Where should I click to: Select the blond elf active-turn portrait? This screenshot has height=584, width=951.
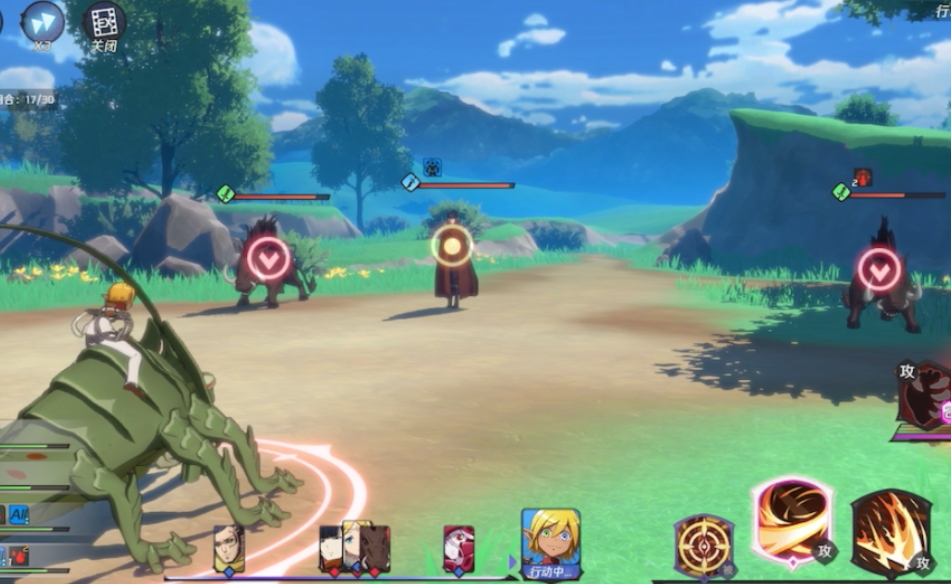pos(550,539)
